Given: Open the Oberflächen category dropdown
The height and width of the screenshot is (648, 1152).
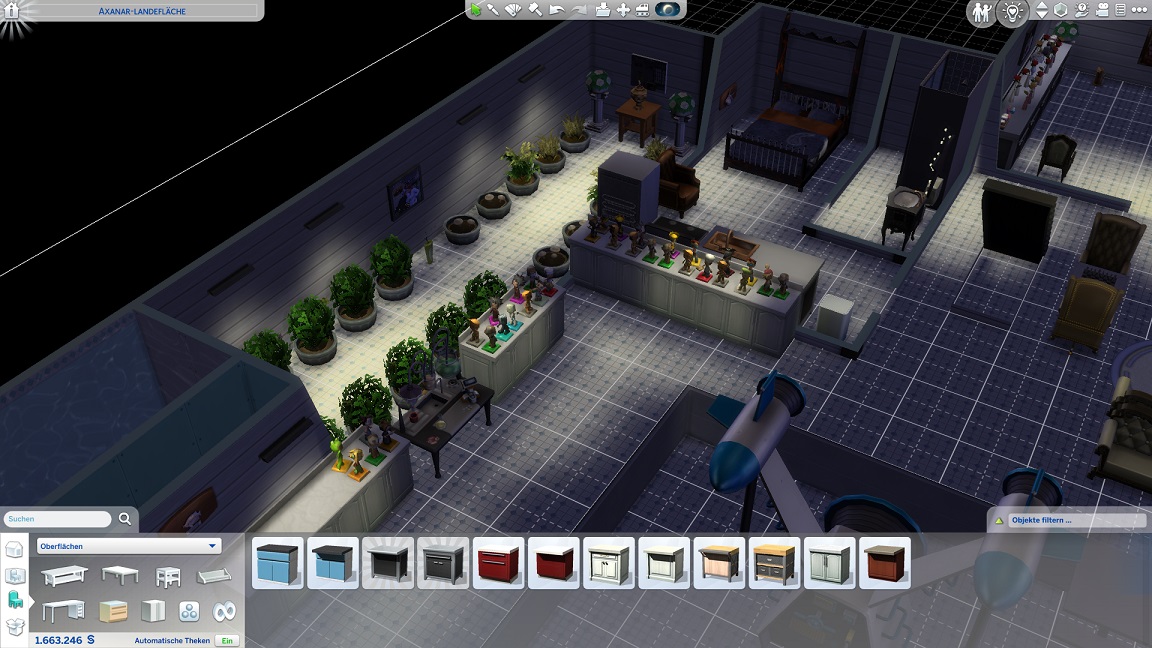Looking at the screenshot, I should click(x=128, y=546).
